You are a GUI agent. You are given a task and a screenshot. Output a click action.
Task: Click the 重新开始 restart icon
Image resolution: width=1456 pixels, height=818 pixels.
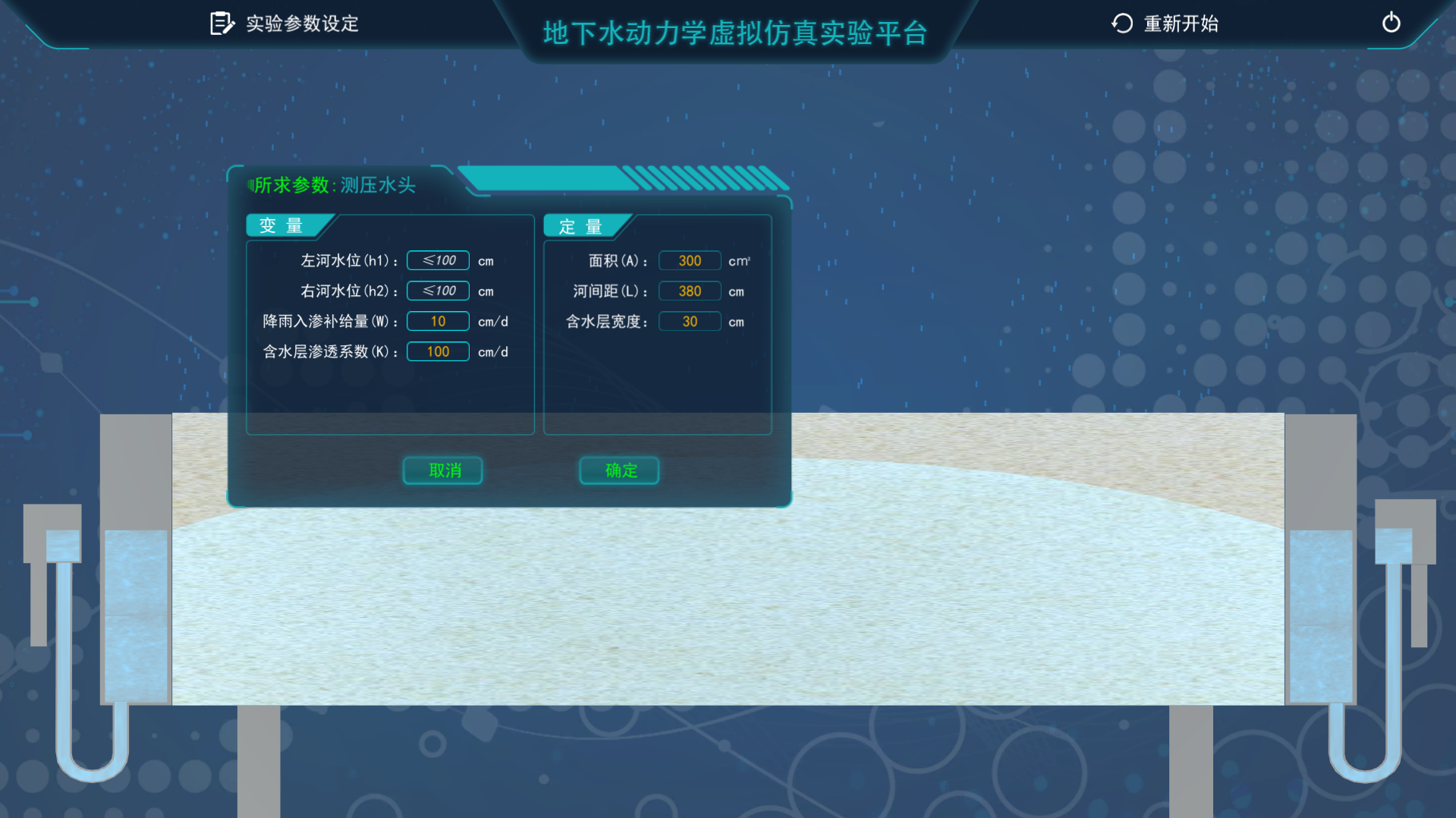pos(1121,23)
